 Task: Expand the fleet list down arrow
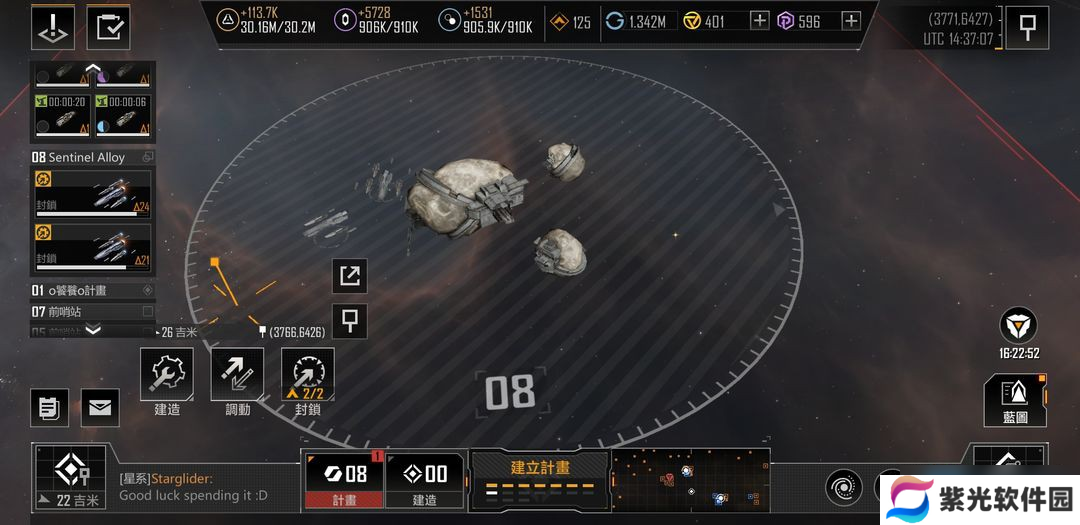(x=93, y=330)
